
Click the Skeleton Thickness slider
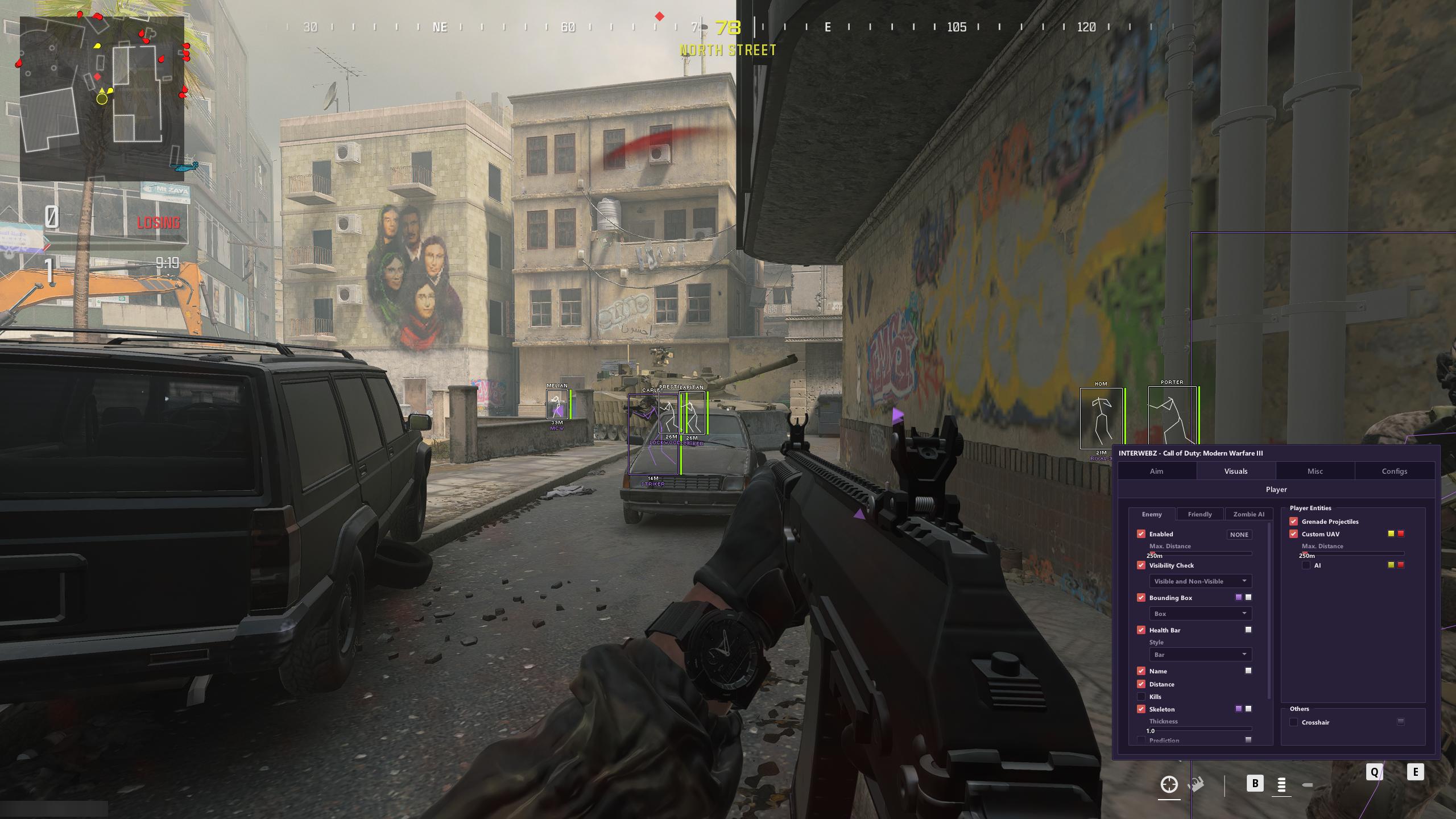(x=1199, y=729)
